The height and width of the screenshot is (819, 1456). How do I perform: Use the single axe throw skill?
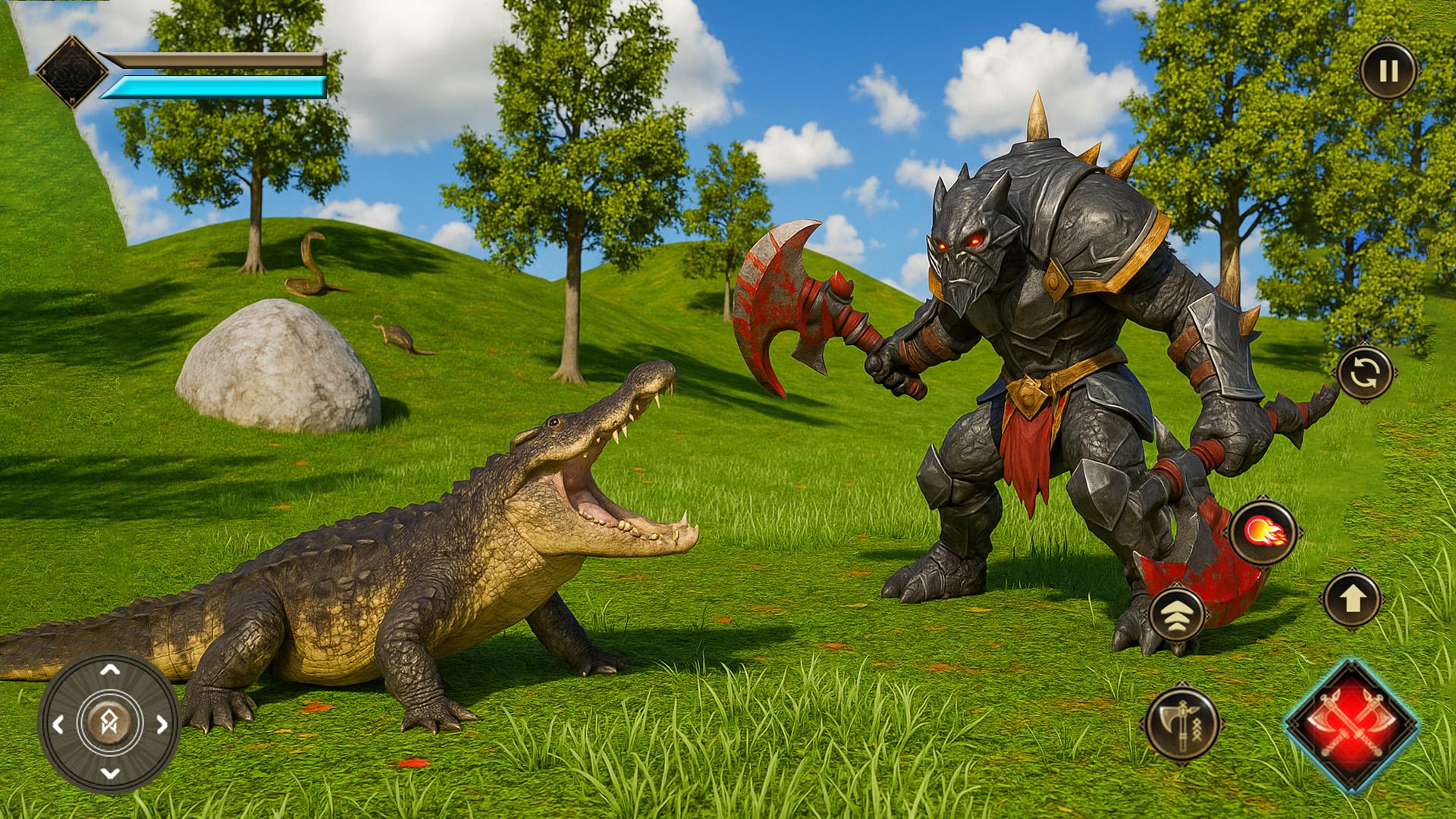(1179, 722)
